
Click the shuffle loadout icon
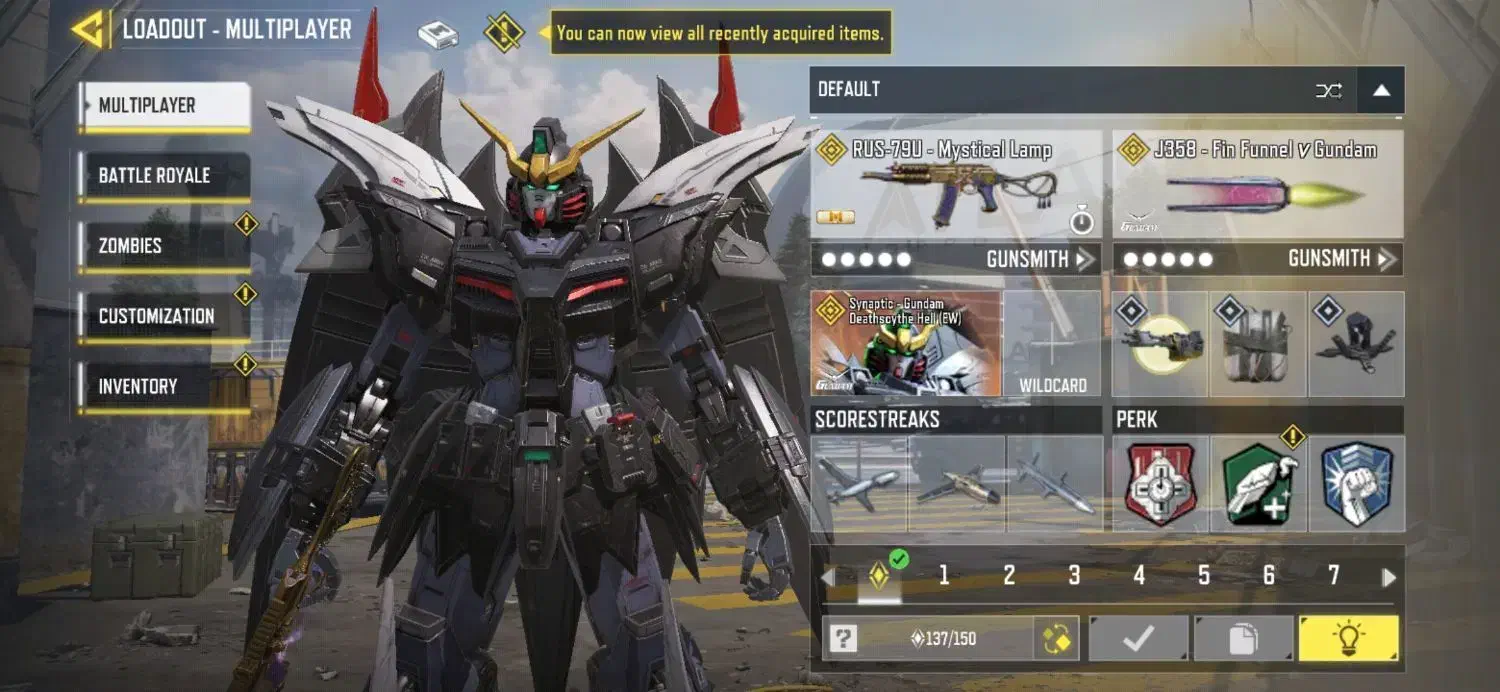[x=1329, y=90]
